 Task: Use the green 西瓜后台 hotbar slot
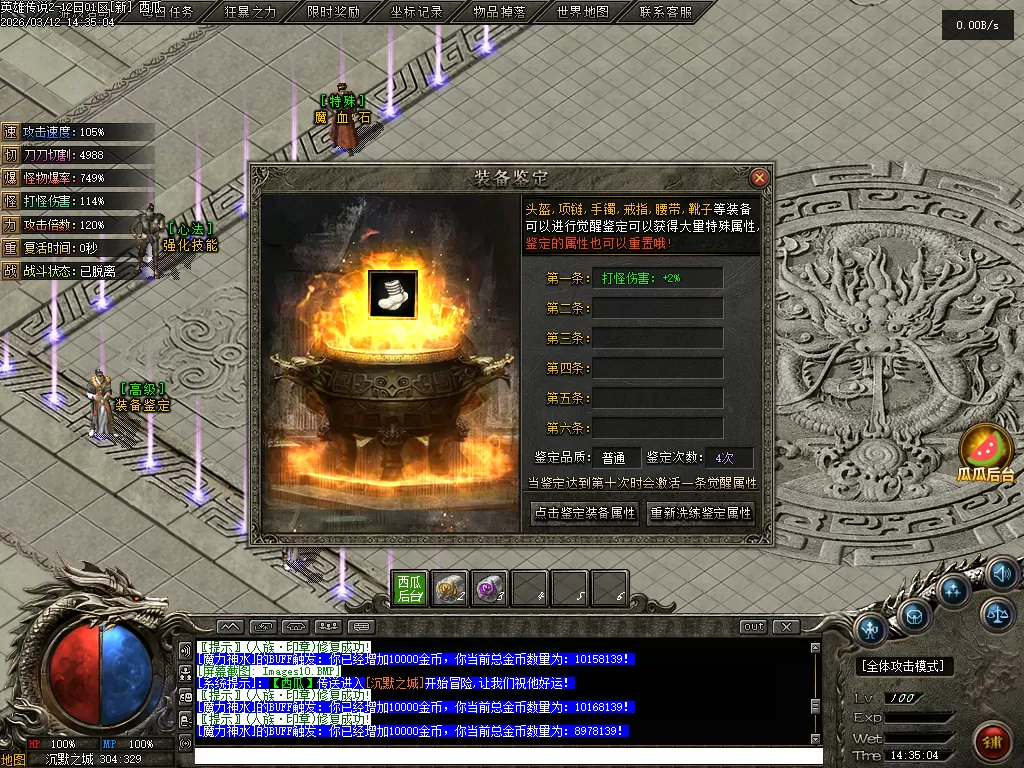(x=410, y=589)
